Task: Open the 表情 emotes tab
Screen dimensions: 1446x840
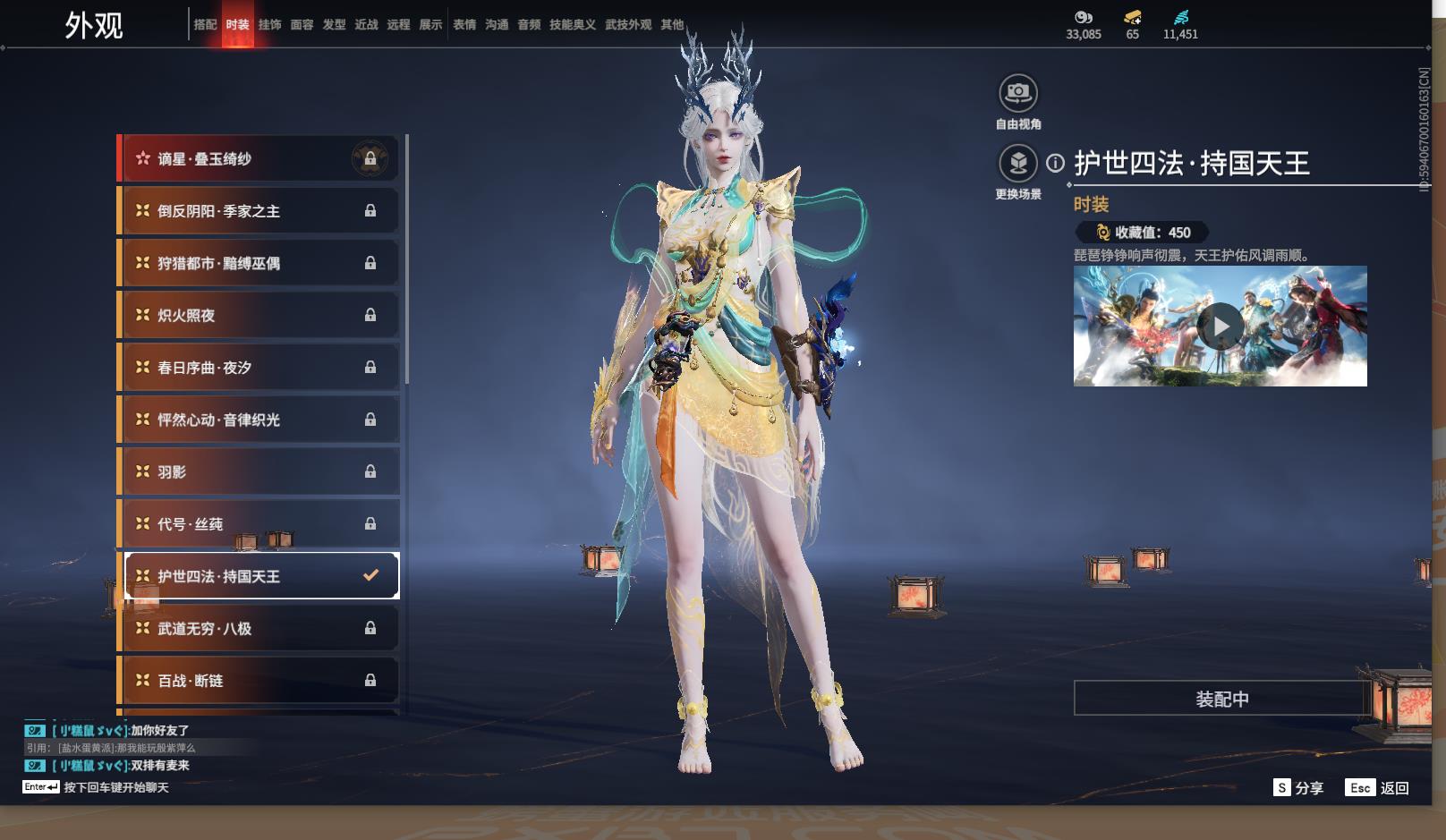Action: [464, 25]
